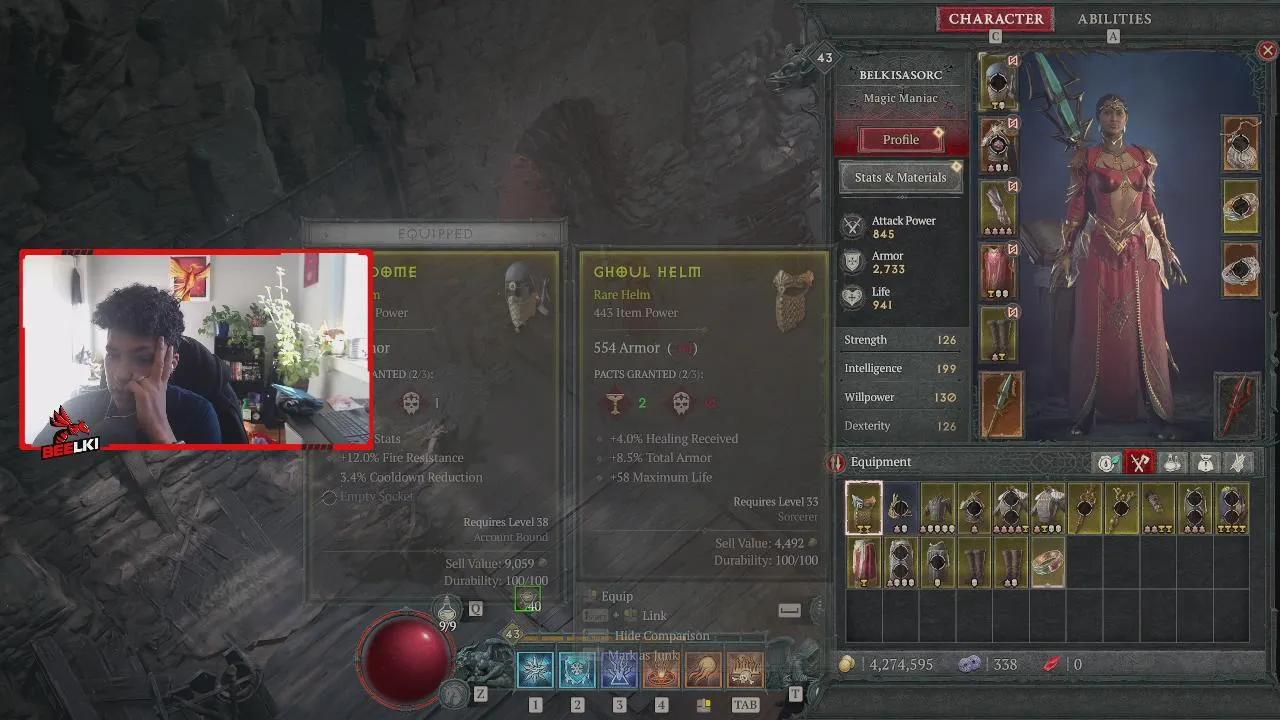
Task: Close the character panel
Action: [x=1267, y=50]
